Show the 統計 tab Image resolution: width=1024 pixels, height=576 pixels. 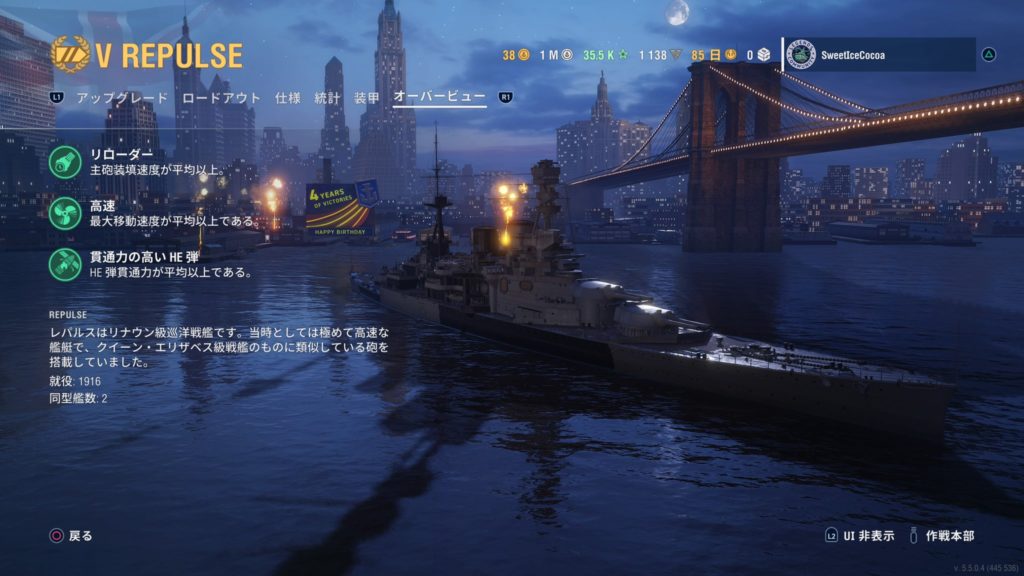point(327,98)
